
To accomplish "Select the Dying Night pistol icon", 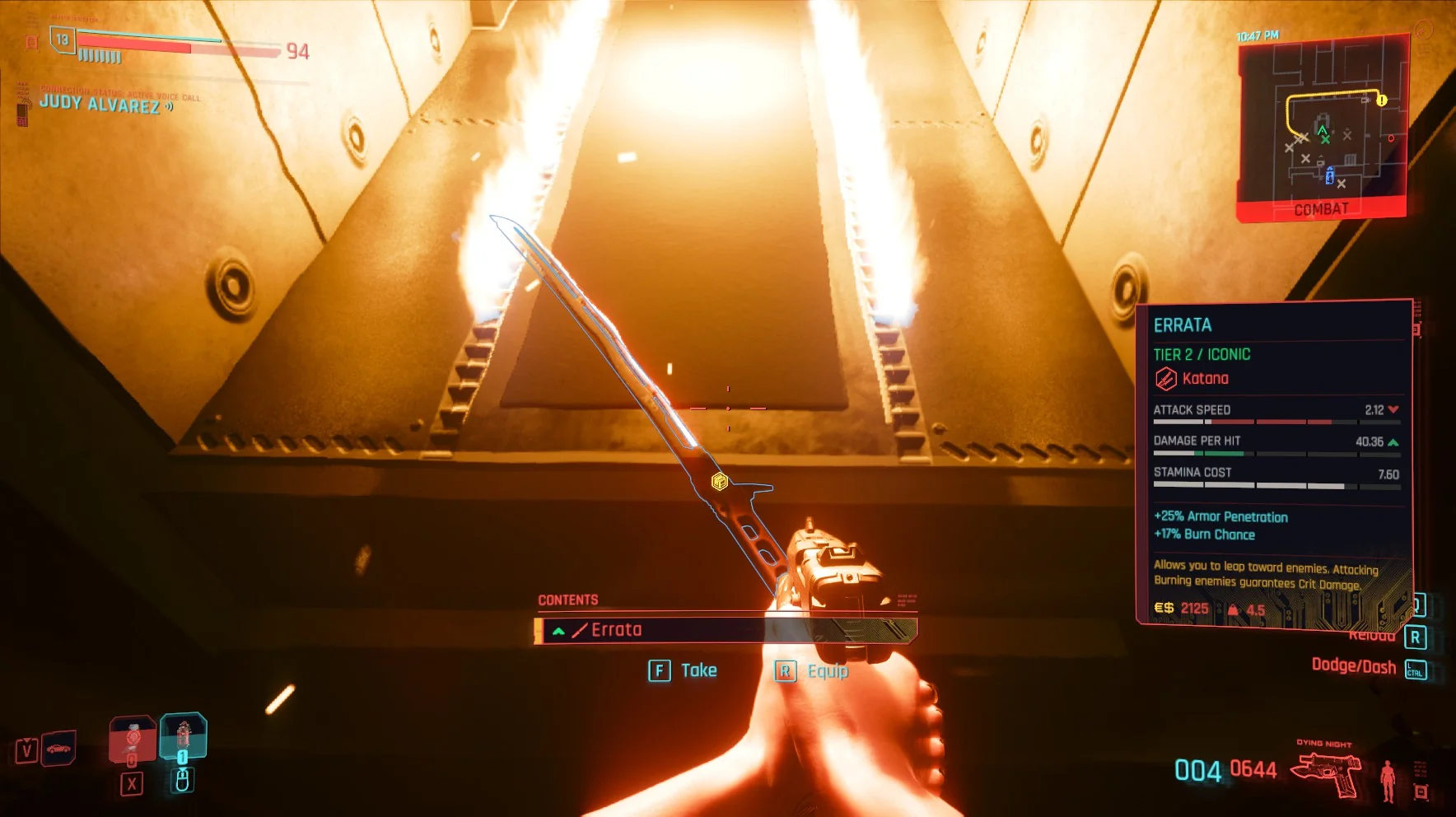I will tap(1326, 774).
